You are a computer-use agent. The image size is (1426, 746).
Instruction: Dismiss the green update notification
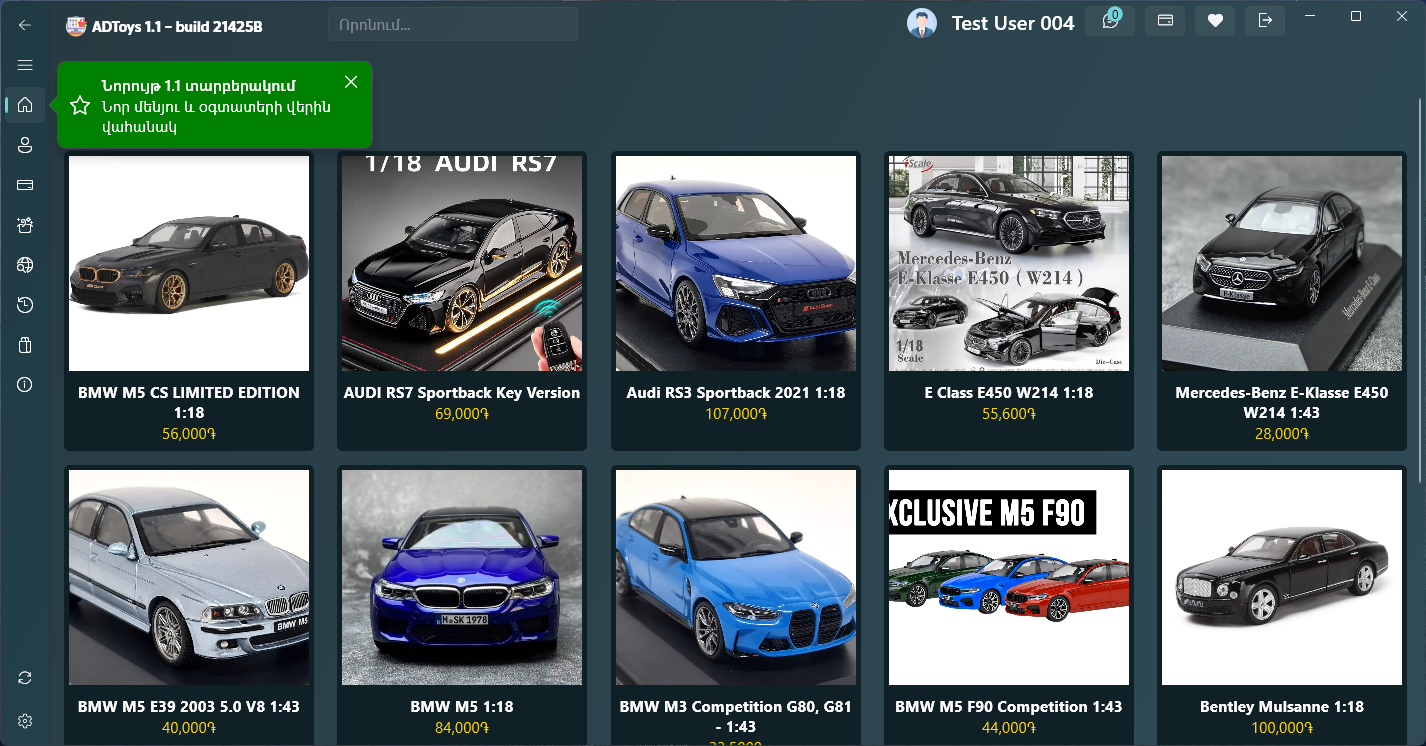tap(350, 81)
